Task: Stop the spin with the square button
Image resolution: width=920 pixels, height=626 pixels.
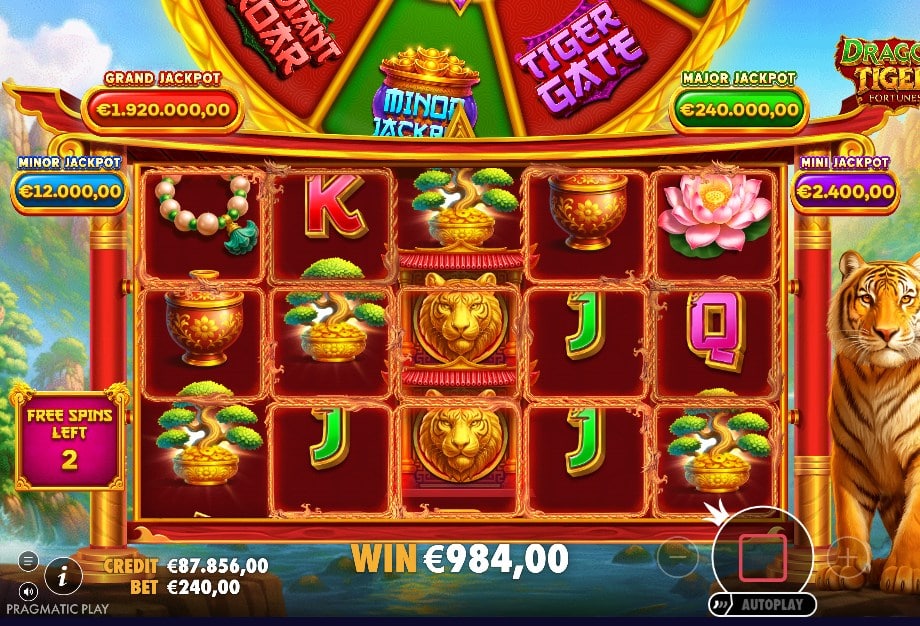Action: click(x=762, y=556)
